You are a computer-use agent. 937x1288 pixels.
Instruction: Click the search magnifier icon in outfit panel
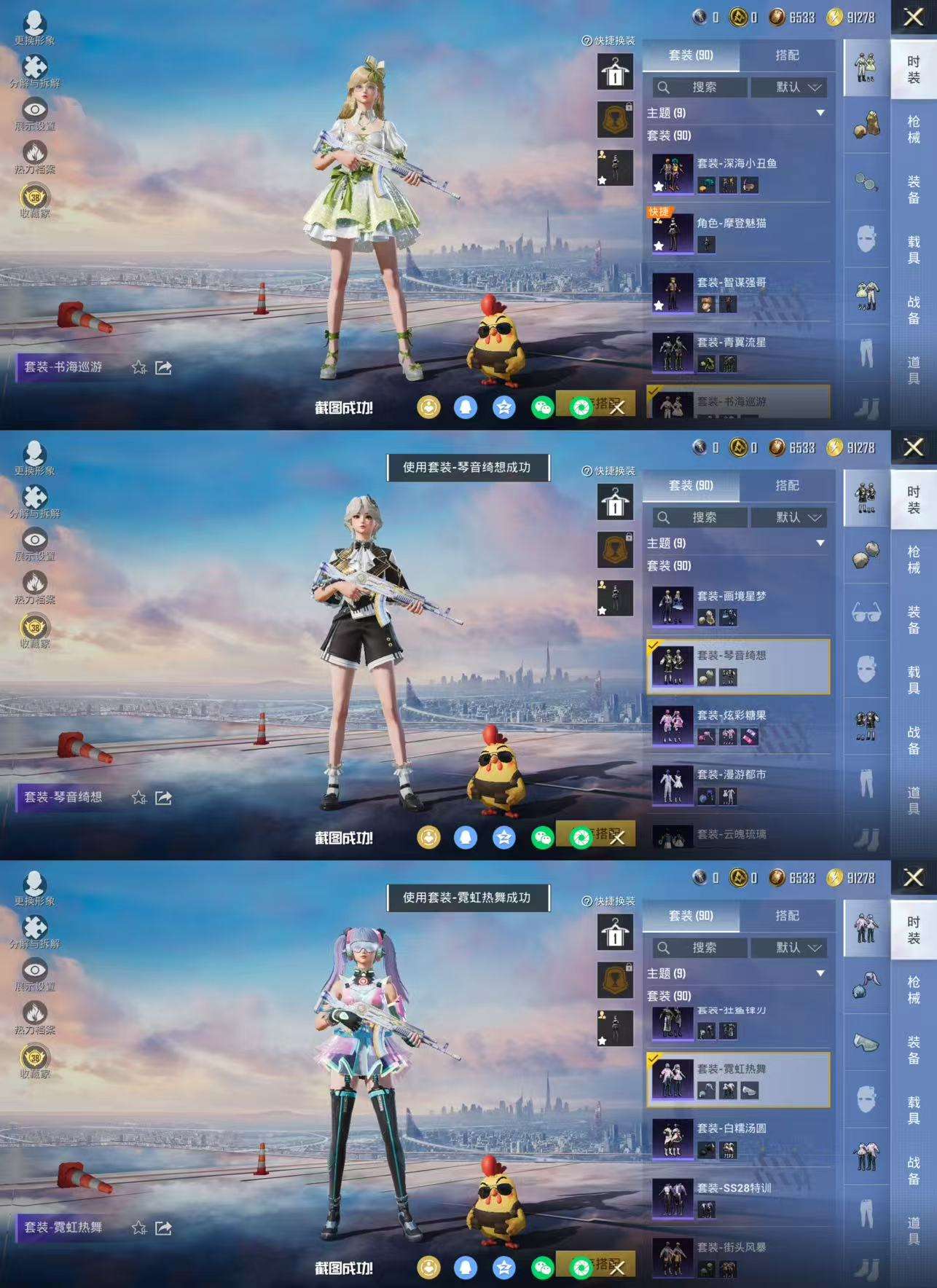click(x=662, y=88)
